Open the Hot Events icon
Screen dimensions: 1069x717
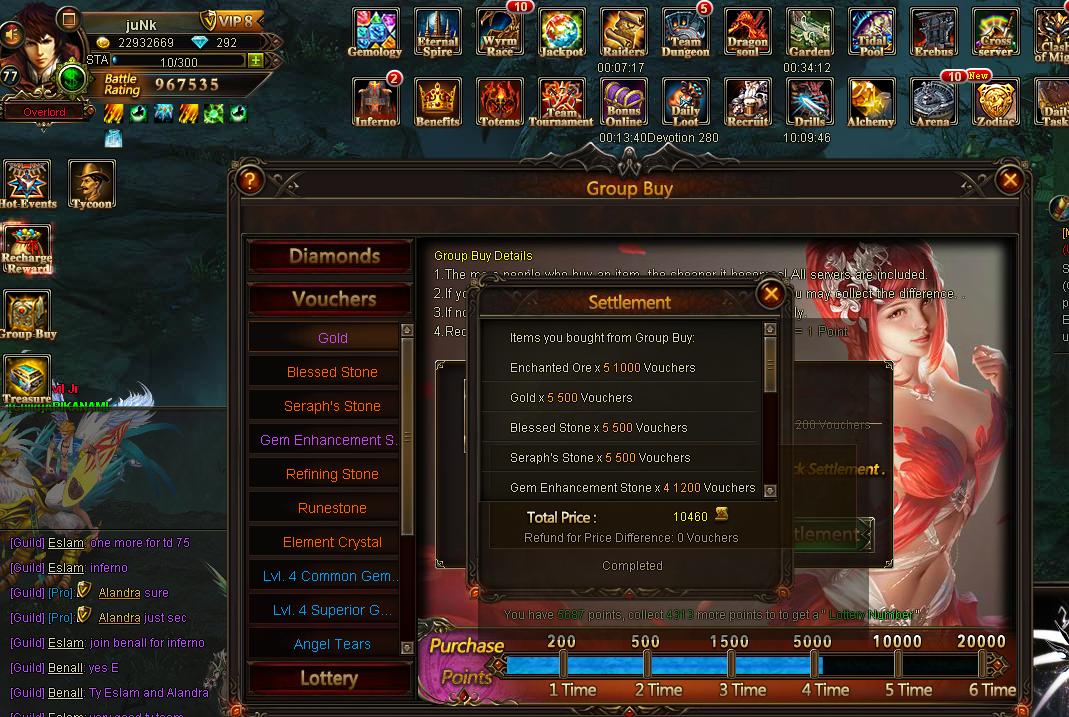[27, 184]
